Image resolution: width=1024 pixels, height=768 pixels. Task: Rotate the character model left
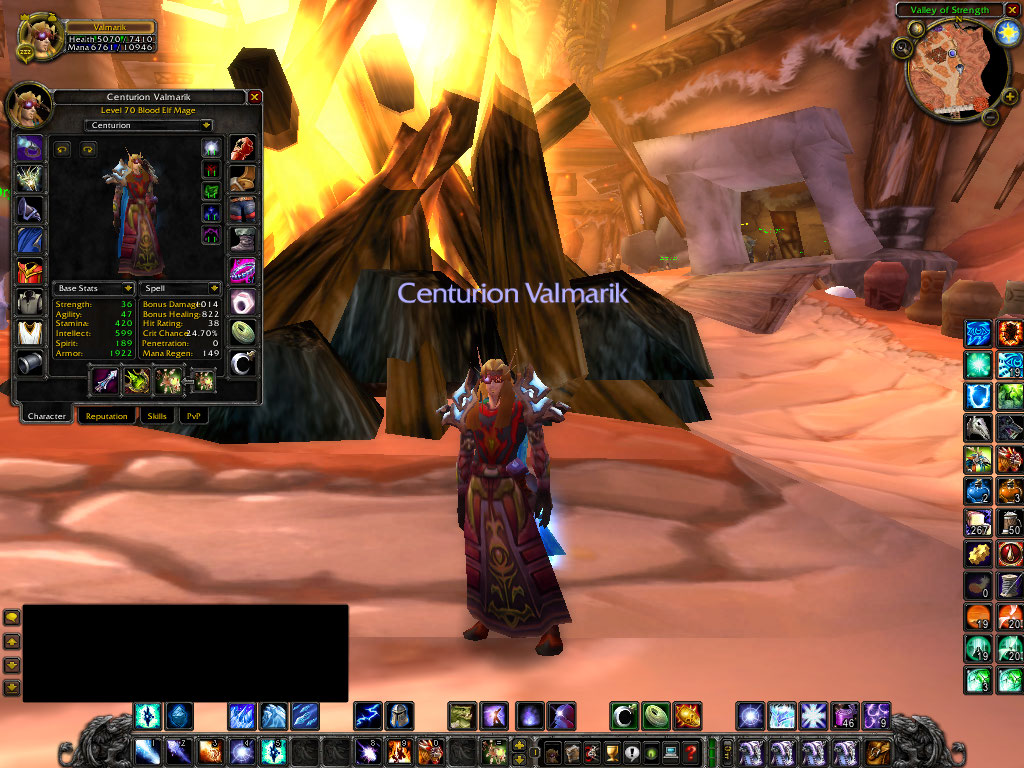62,150
